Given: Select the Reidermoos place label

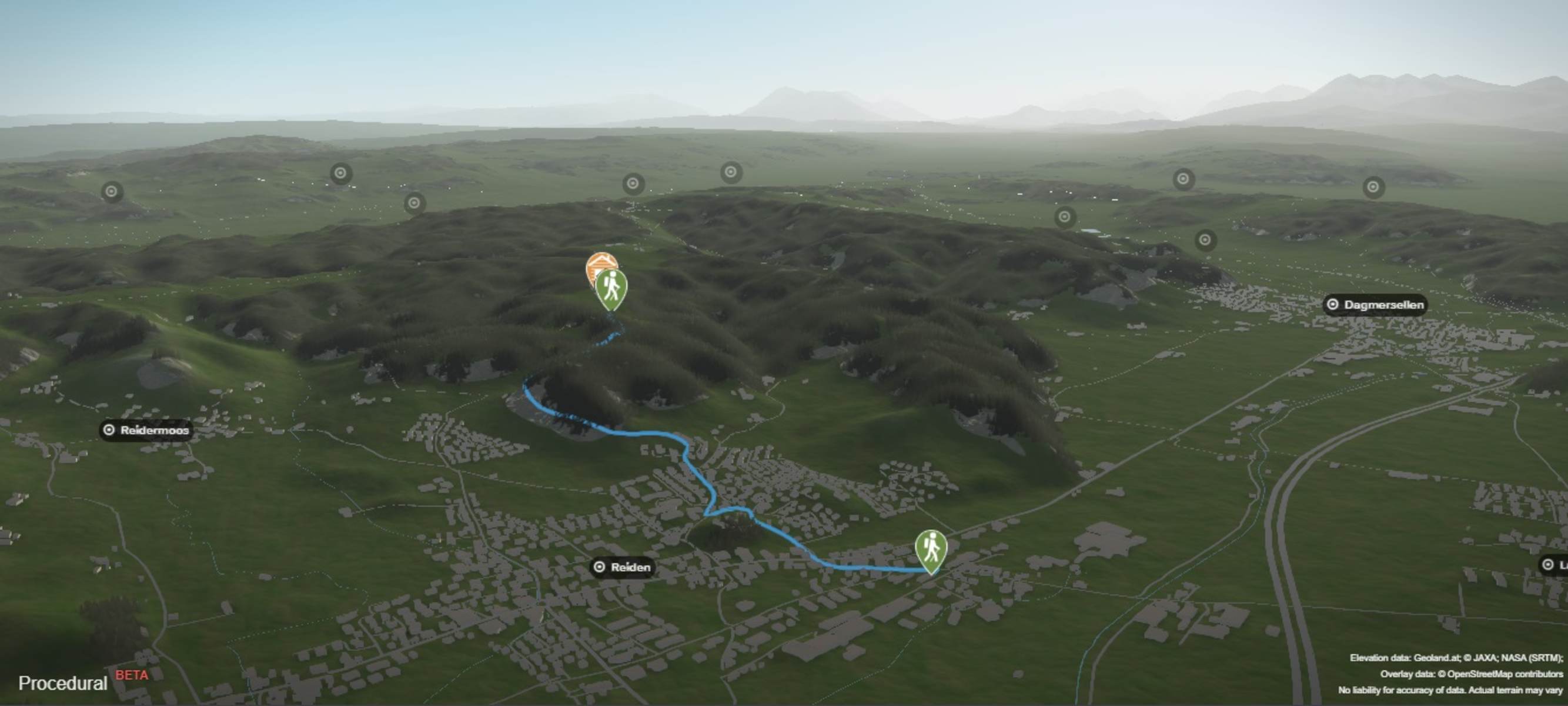Looking at the screenshot, I should (x=147, y=431).
